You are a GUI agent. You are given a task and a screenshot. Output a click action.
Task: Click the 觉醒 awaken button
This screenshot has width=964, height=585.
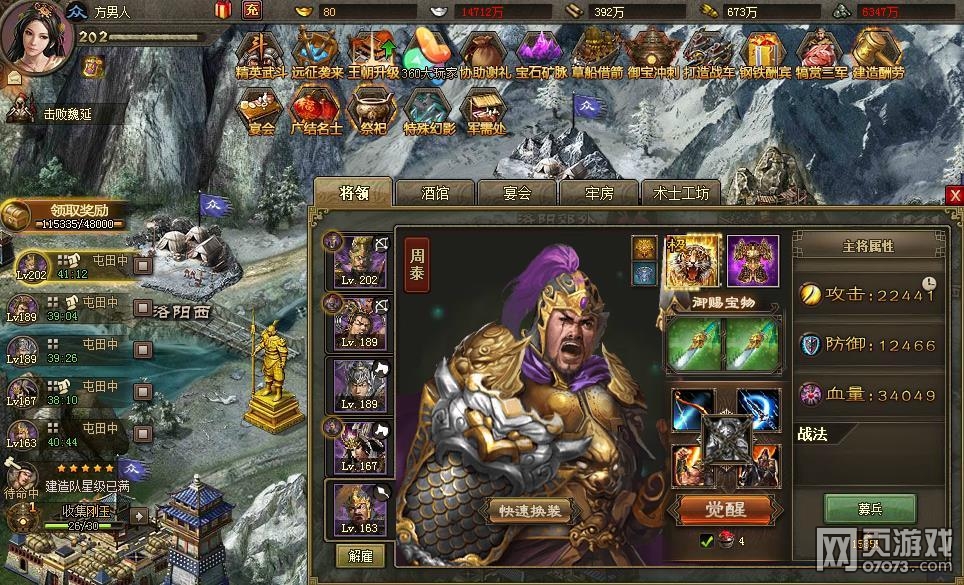[x=726, y=509]
